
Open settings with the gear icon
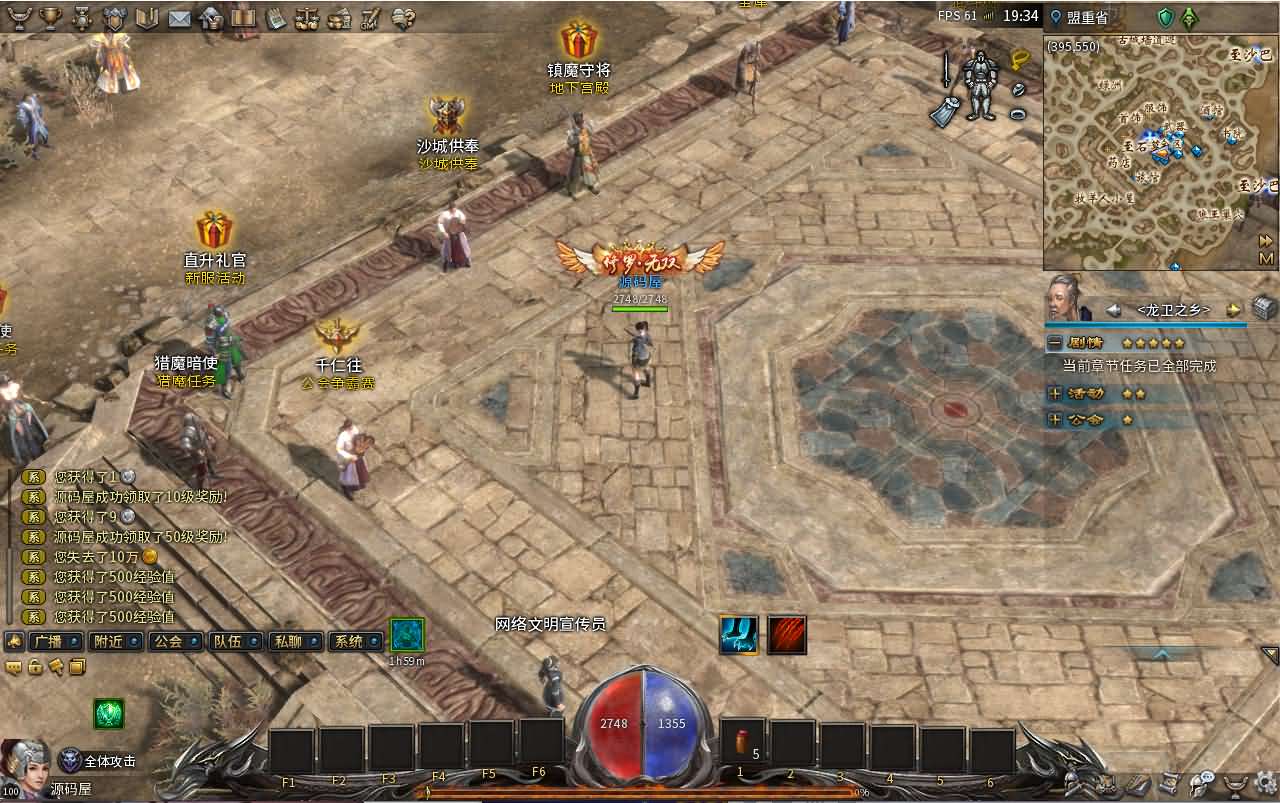[1265, 782]
